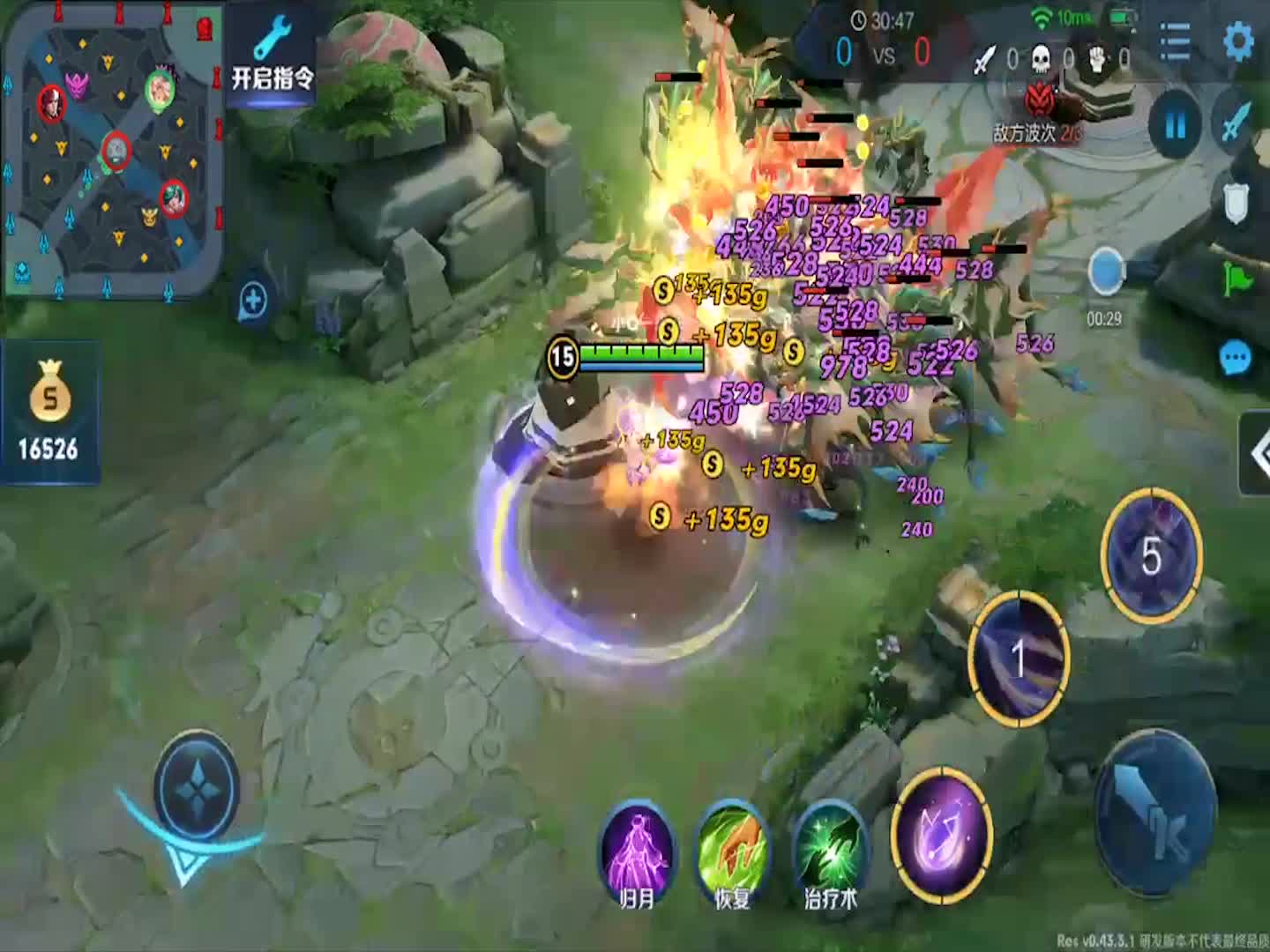Click the sword icon beside pause

(x=1236, y=123)
